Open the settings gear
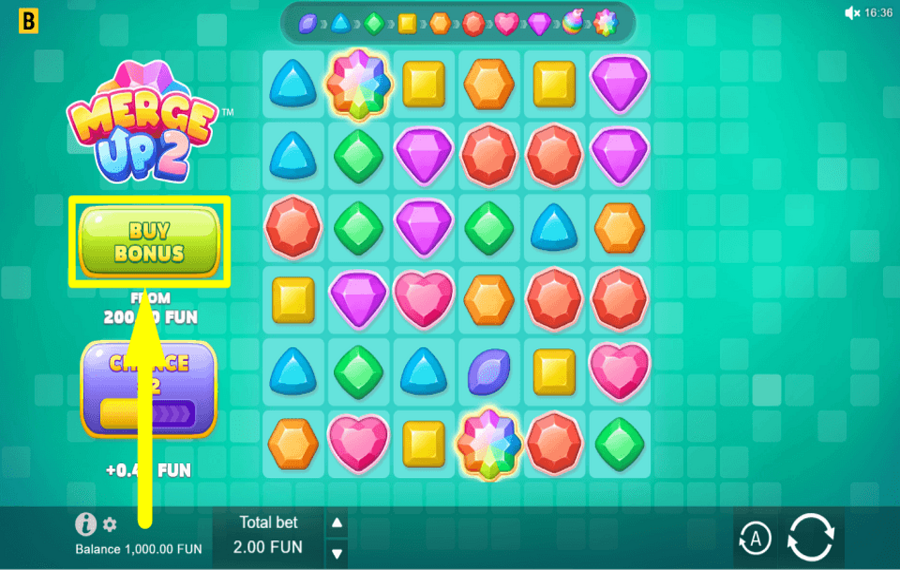 point(110,524)
